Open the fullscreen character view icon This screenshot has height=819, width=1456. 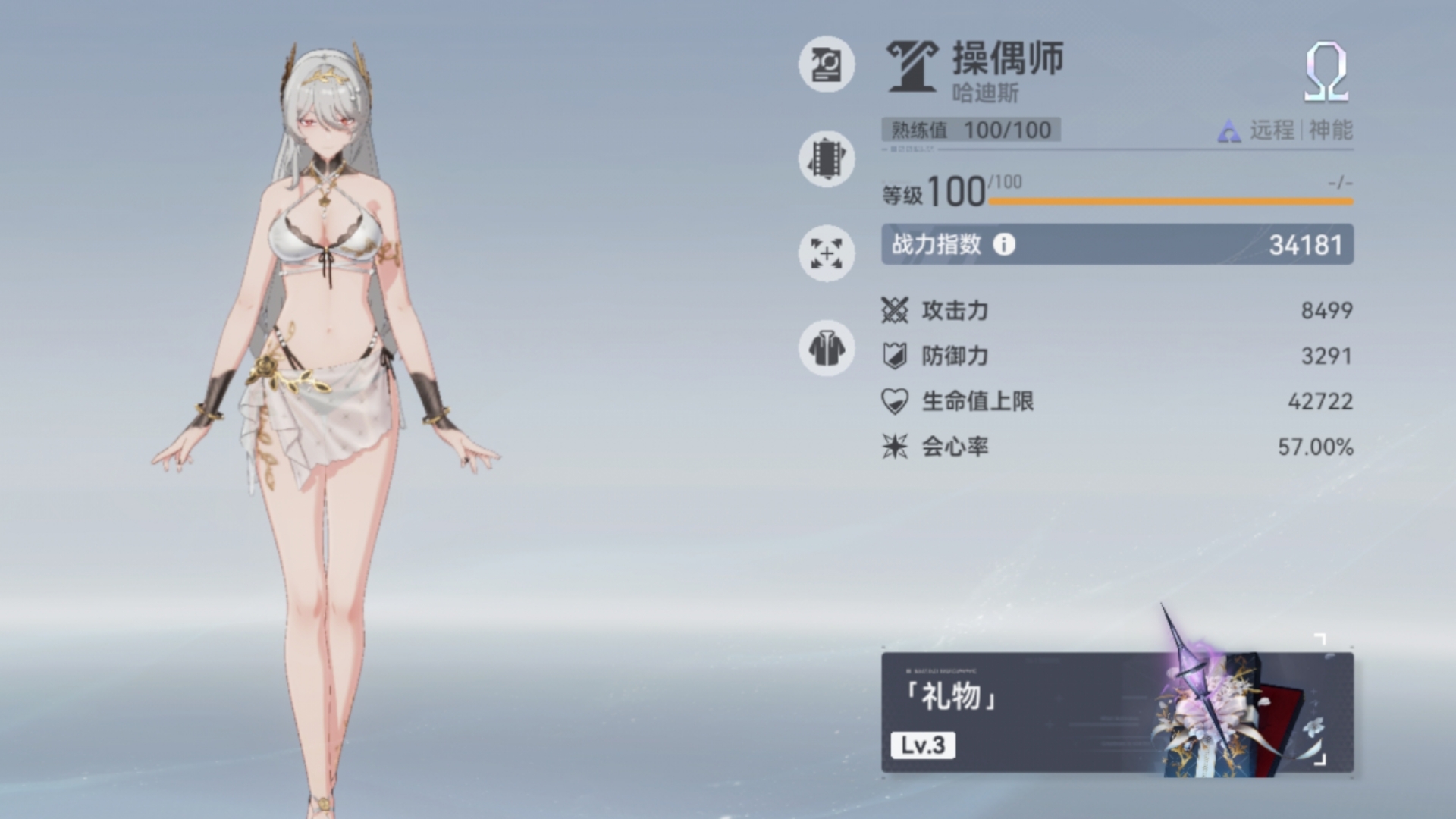pyautogui.click(x=826, y=254)
